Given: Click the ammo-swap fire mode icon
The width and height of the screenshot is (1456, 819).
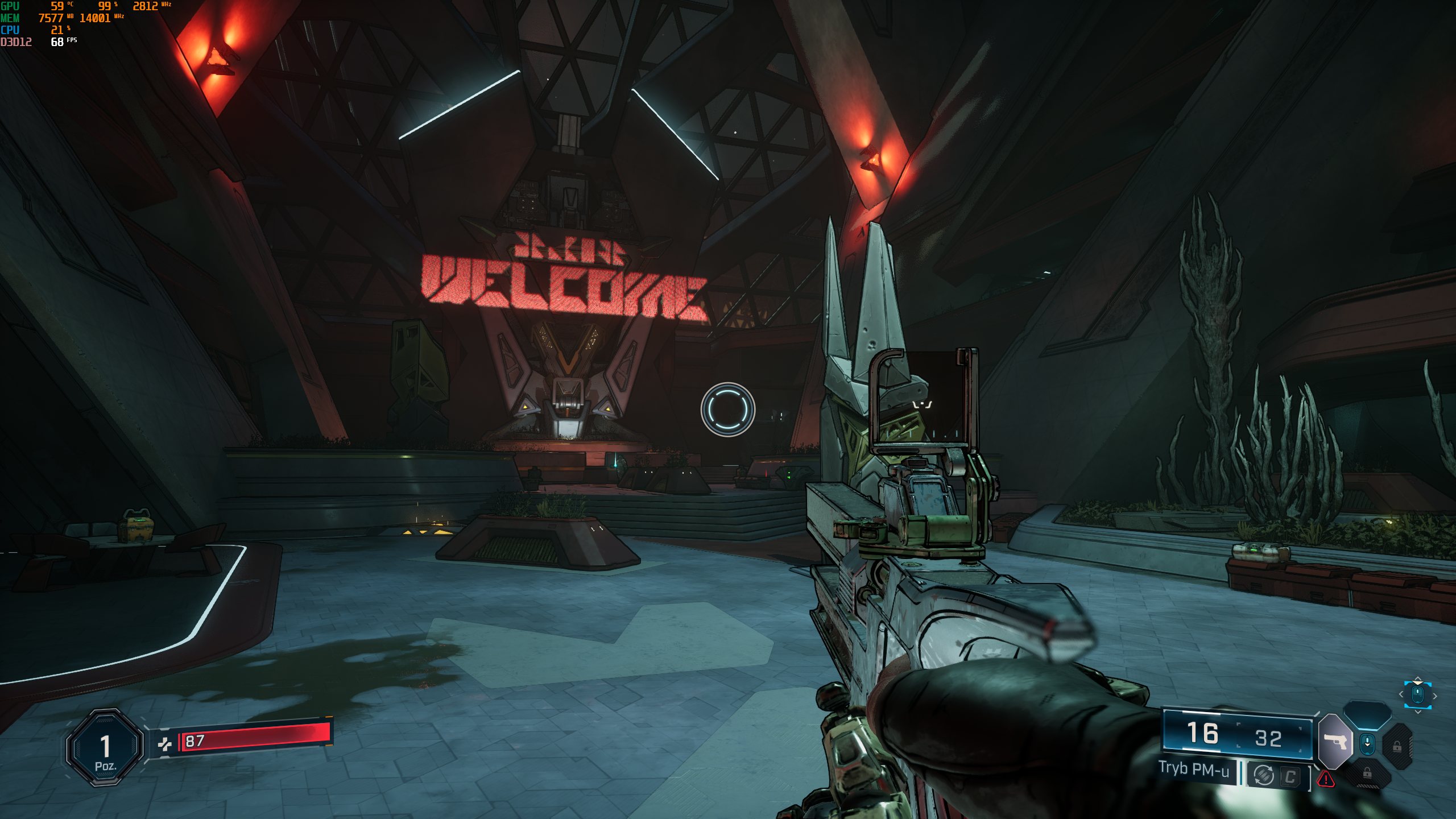Looking at the screenshot, I should point(1263,775).
